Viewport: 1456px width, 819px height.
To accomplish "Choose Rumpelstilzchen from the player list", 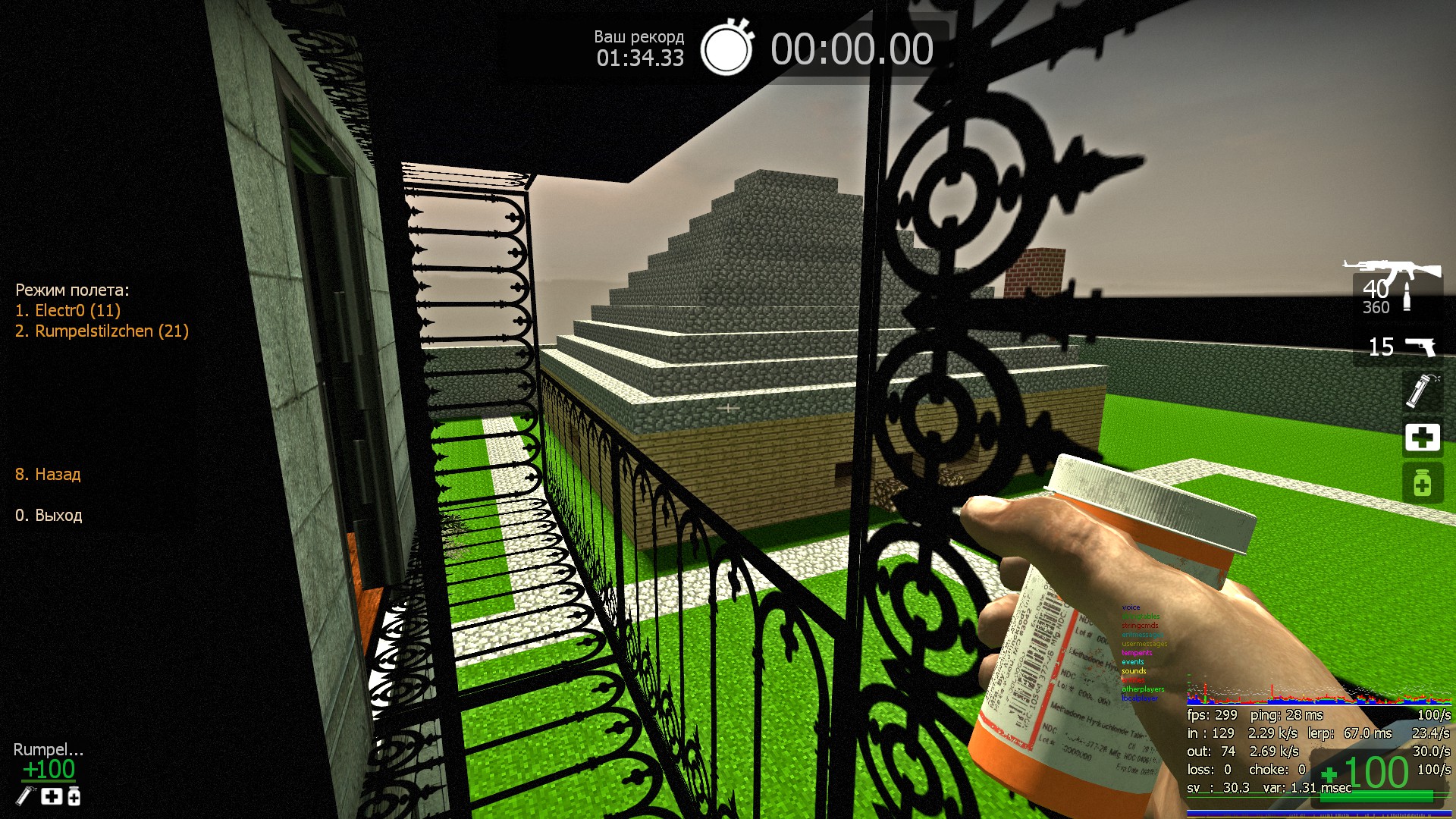I will pos(102,331).
